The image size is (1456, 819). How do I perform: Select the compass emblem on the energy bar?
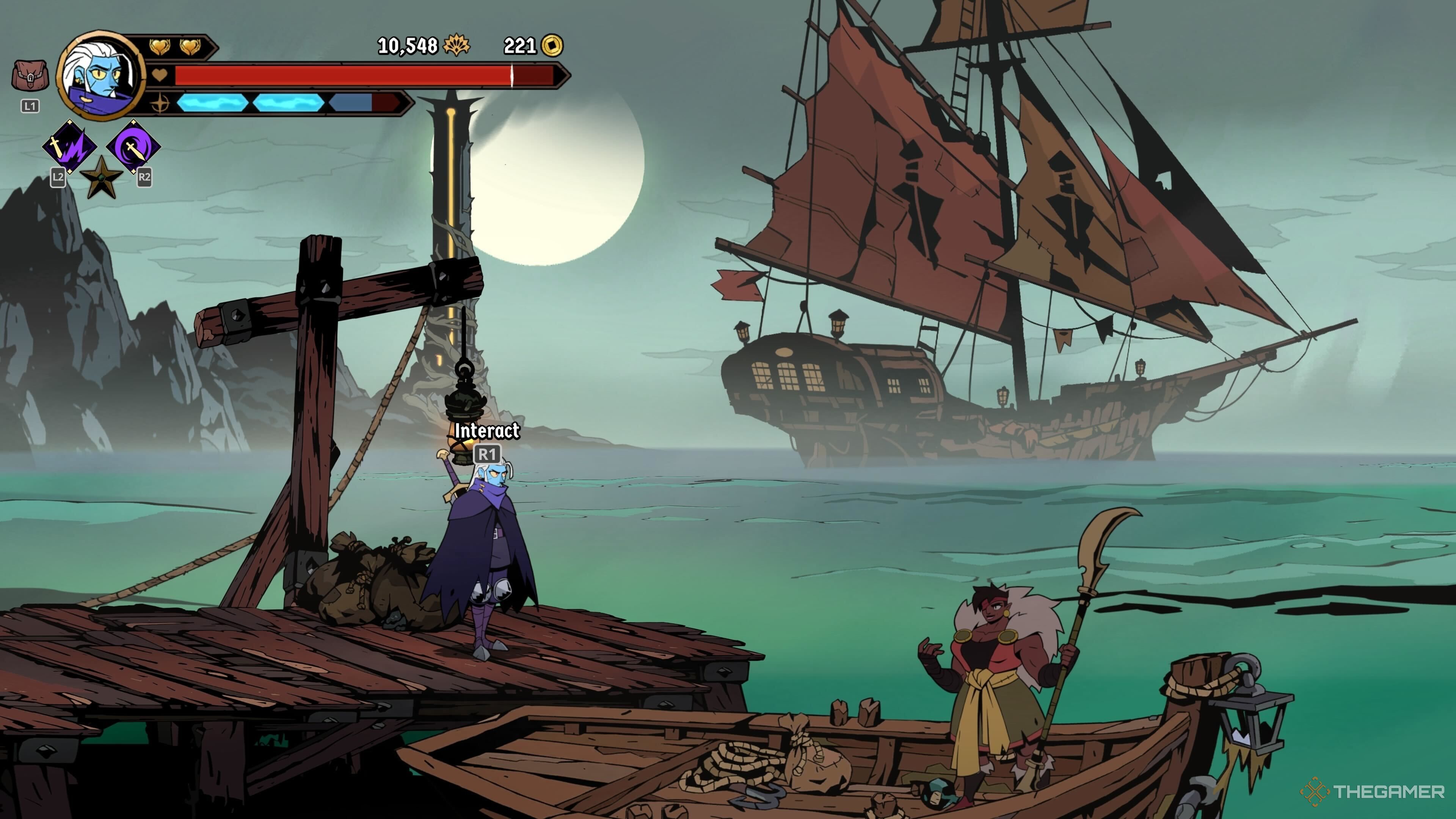tap(161, 105)
